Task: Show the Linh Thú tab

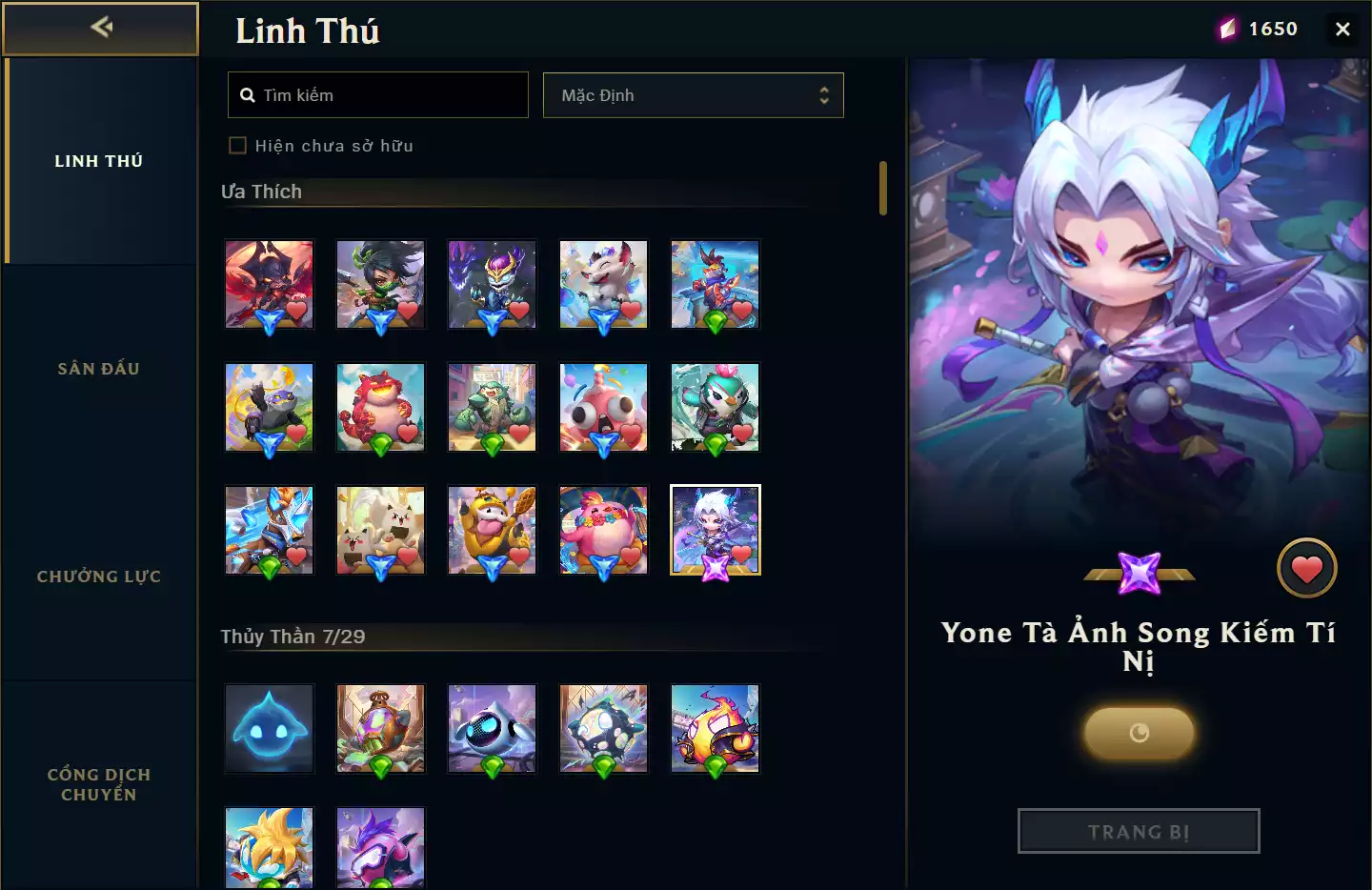Action: pyautogui.click(x=99, y=161)
